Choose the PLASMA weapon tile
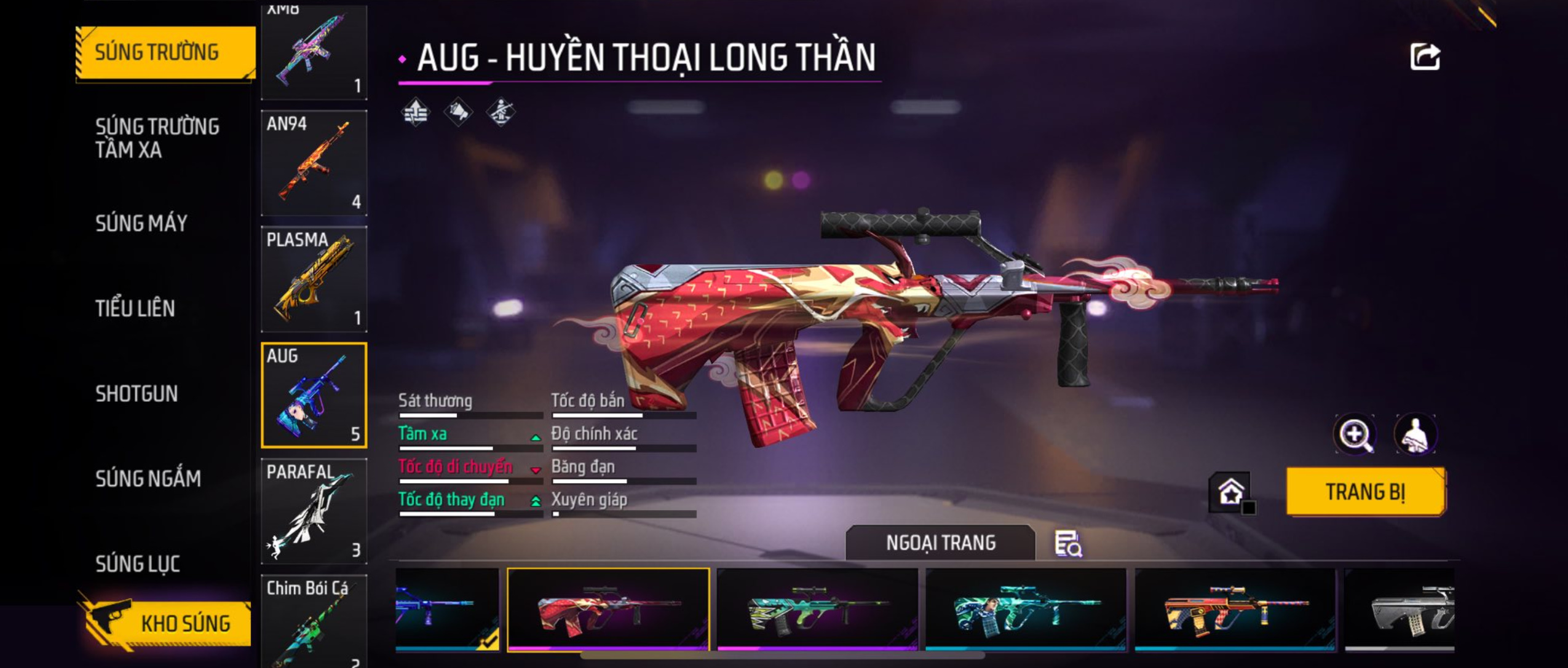 [x=314, y=279]
